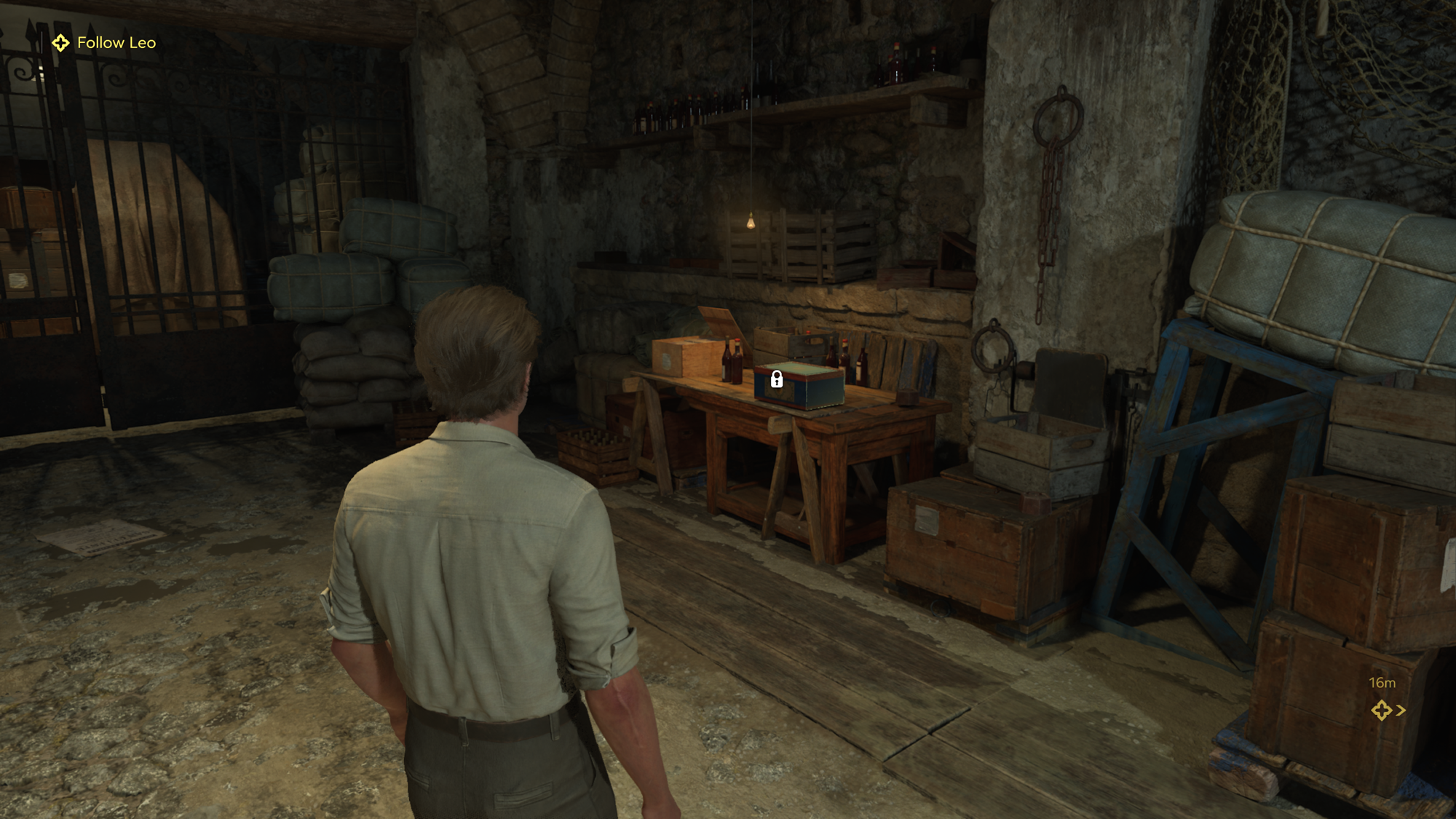1456x819 pixels.
Task: Select the Follow Leo objective tracker
Action: pyautogui.click(x=104, y=43)
